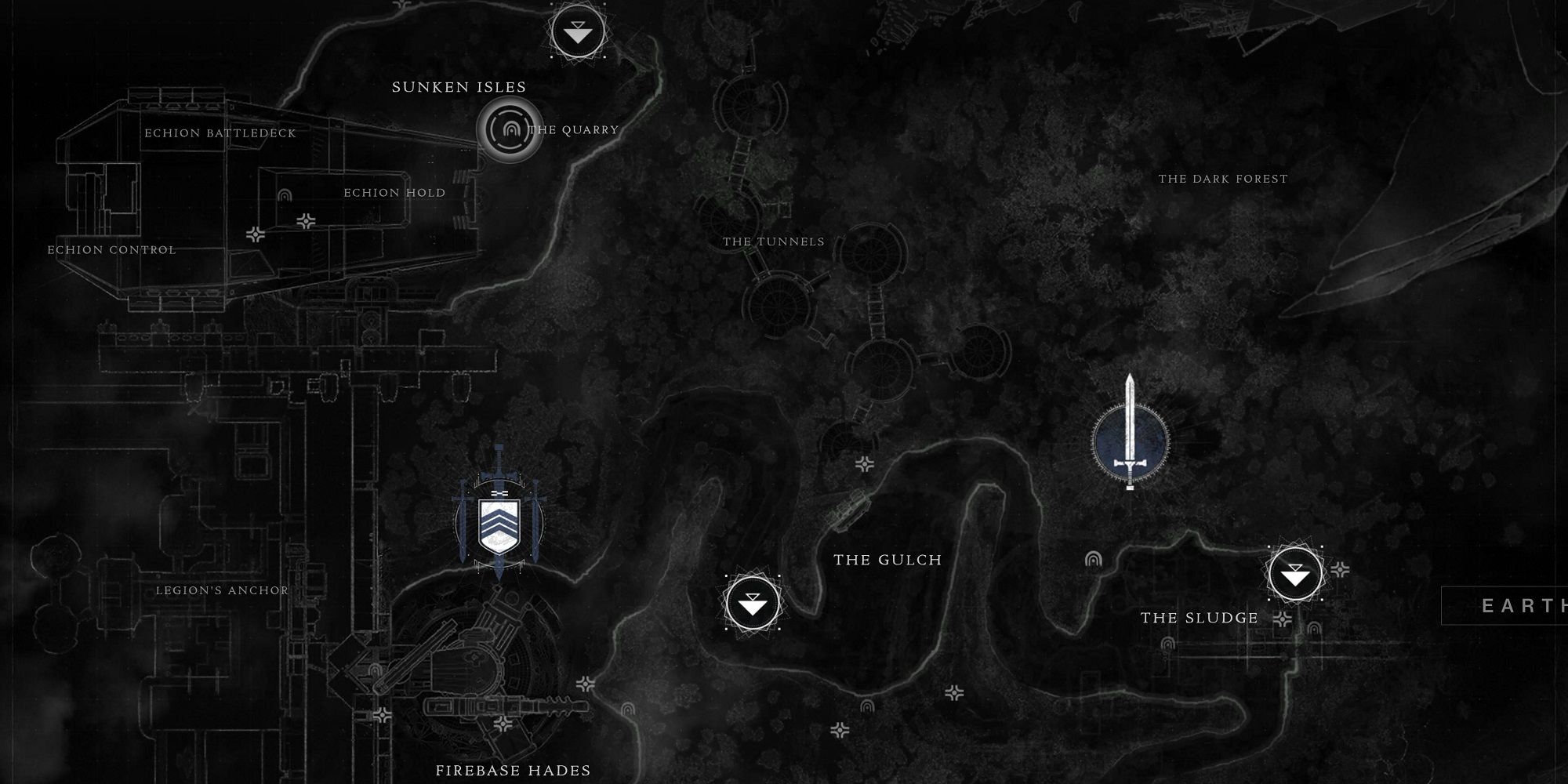The width and height of the screenshot is (1568, 784).
Task: Click the cross-shaped node marker in Echion Hold
Action: click(306, 220)
